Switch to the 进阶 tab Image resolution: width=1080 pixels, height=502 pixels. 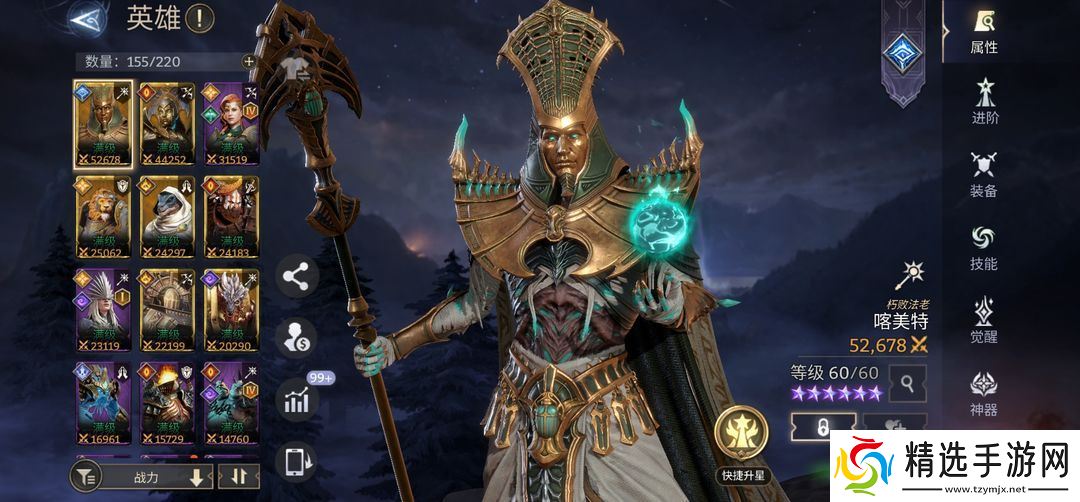pyautogui.click(x=983, y=104)
